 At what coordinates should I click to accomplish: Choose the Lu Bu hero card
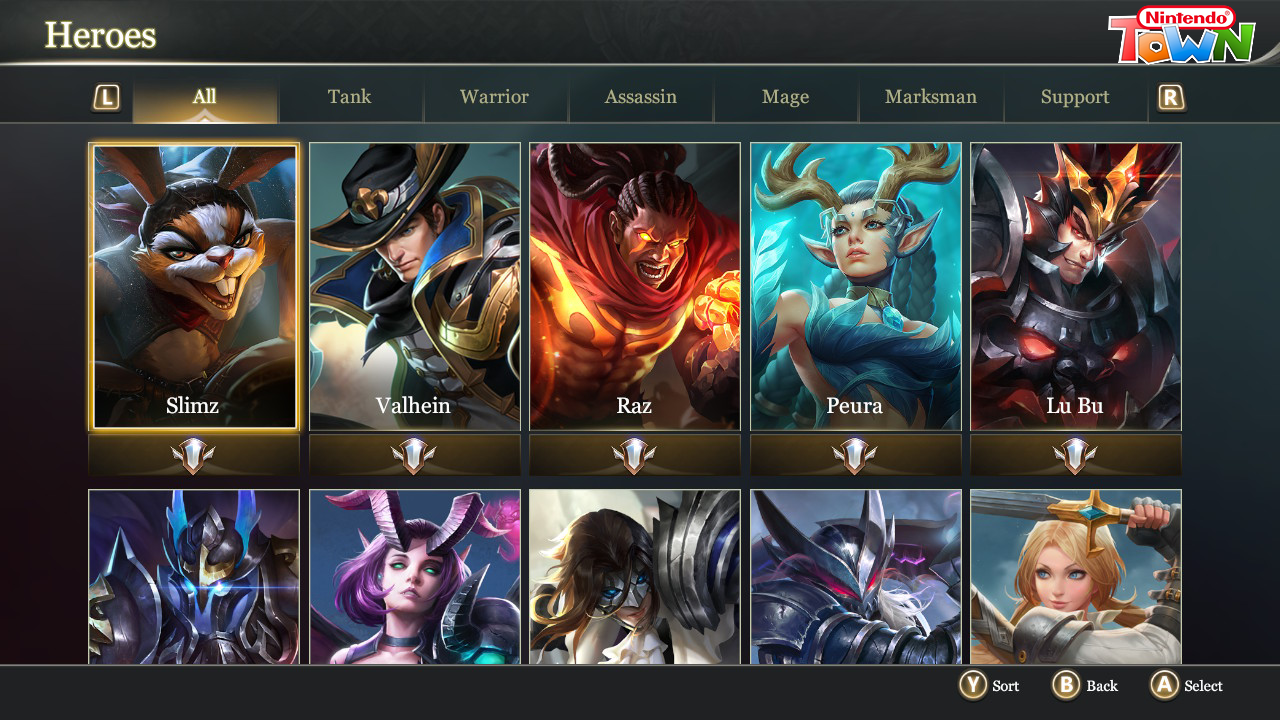point(1076,287)
